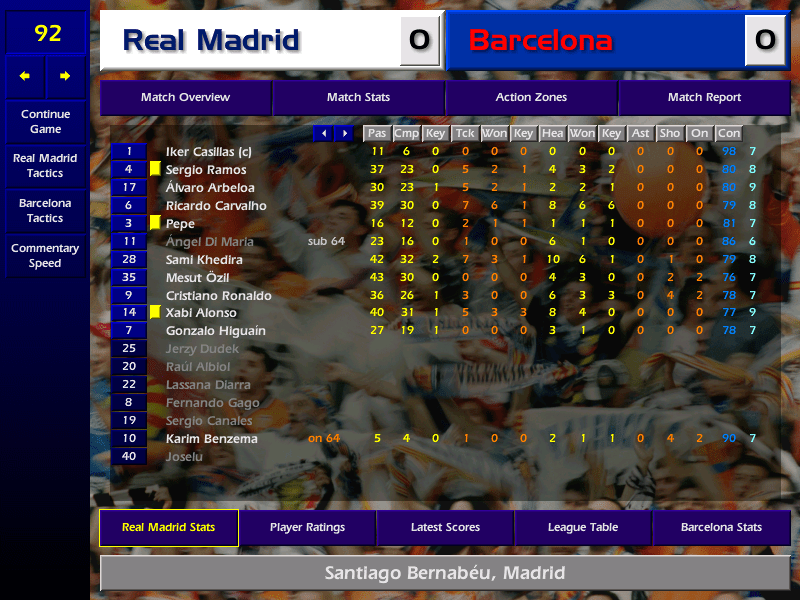This screenshot has width=800, height=600.
Task: Click the yellow left arrow in the sidebar
Action: click(x=25, y=76)
